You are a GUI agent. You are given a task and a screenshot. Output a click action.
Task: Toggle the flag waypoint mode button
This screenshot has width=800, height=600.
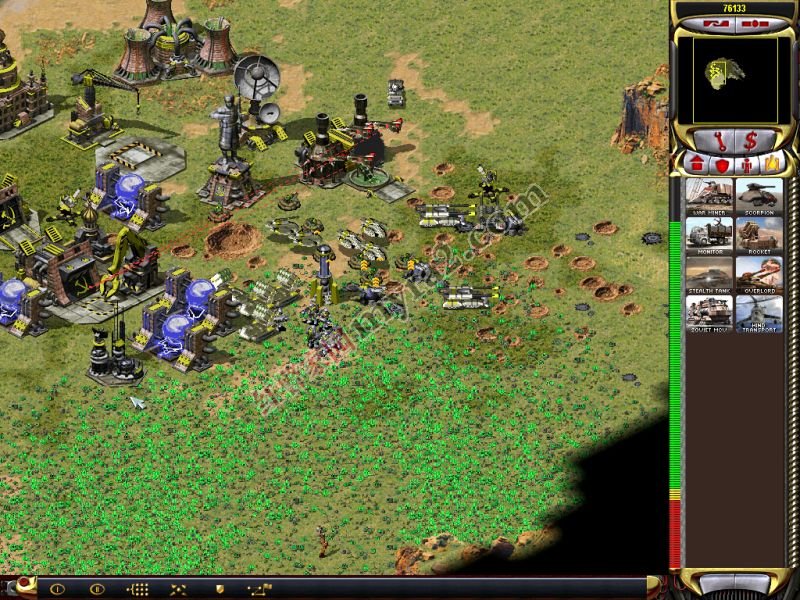point(260,589)
